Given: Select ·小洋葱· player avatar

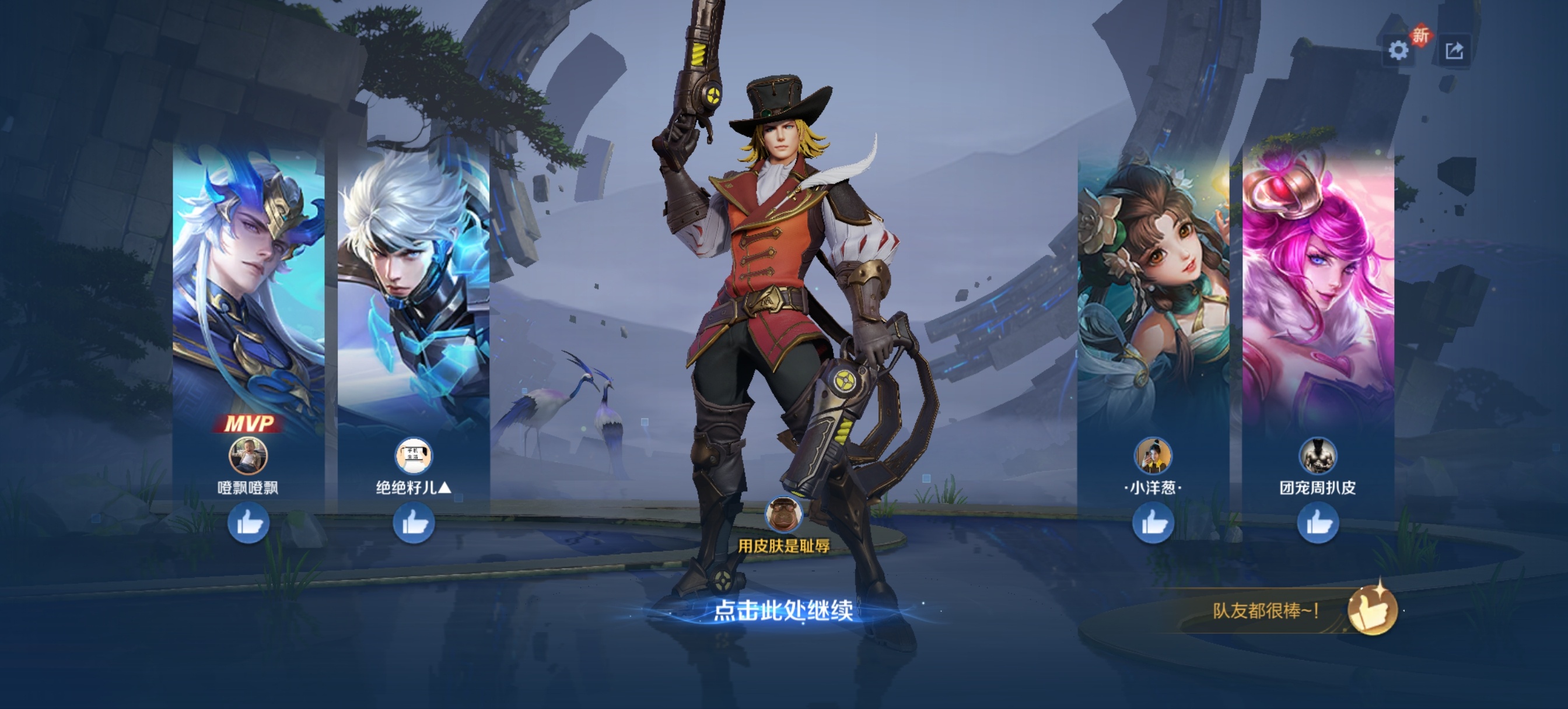Looking at the screenshot, I should (1153, 455).
